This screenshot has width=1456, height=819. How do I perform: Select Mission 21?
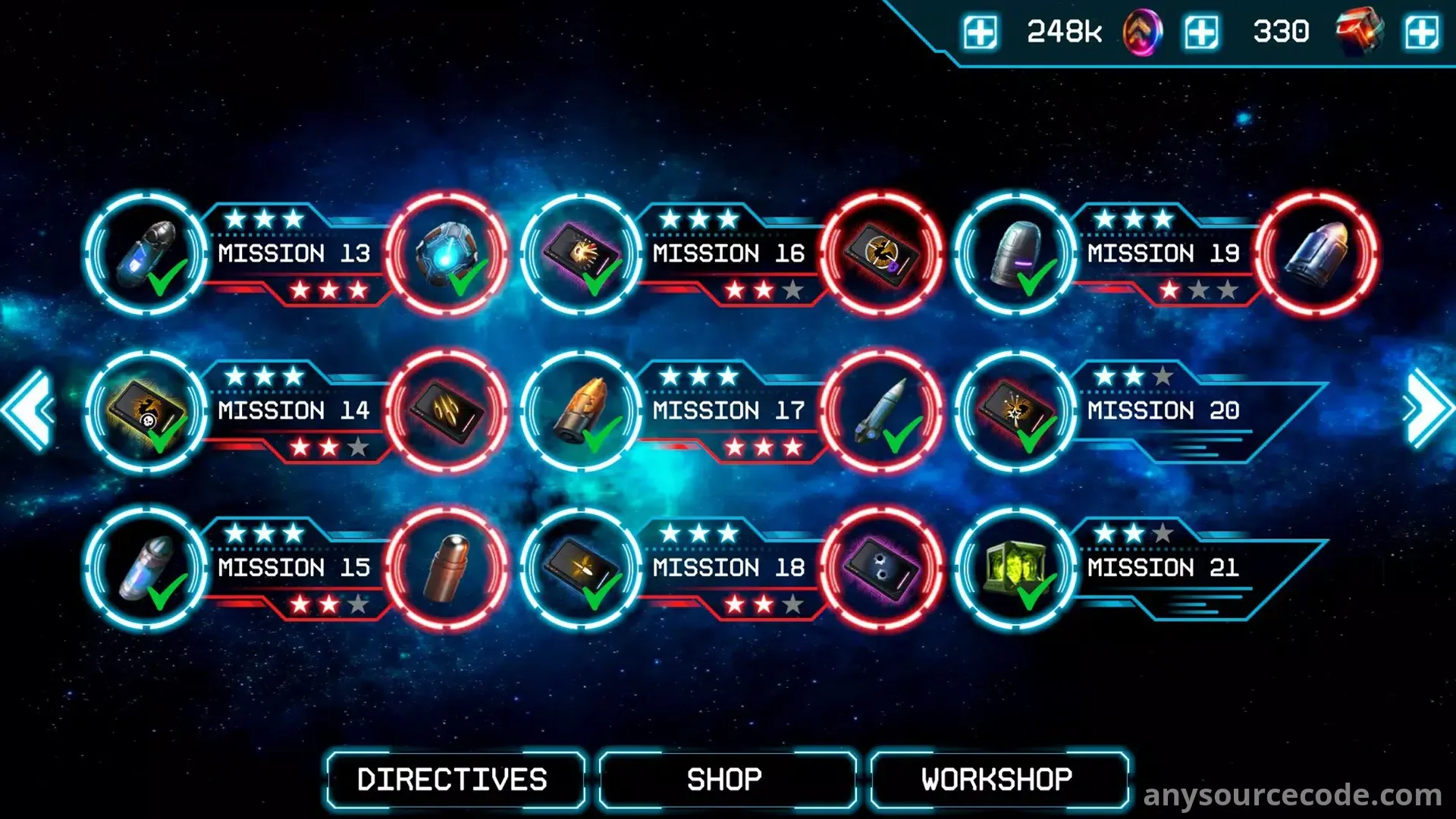[x=1163, y=567]
